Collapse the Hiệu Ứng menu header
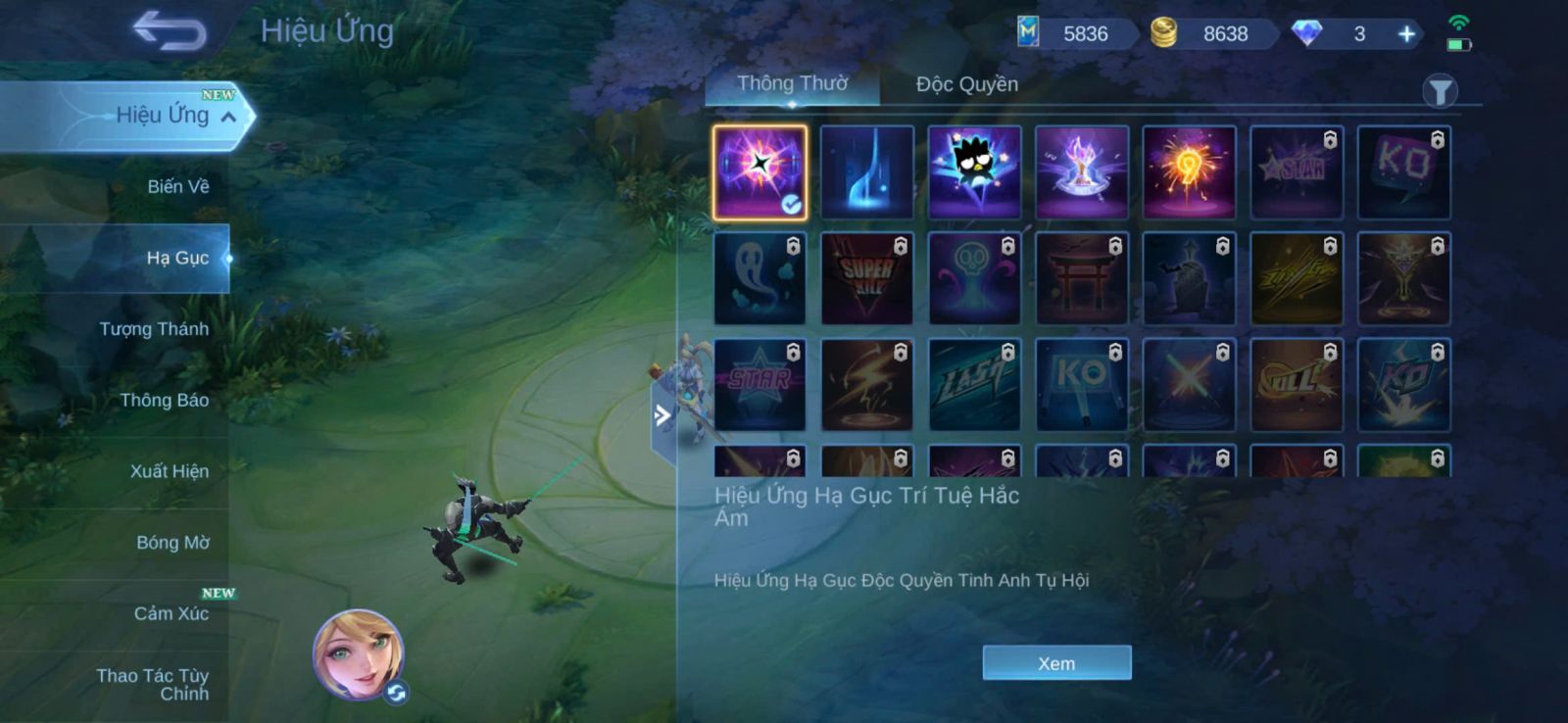 [228, 117]
